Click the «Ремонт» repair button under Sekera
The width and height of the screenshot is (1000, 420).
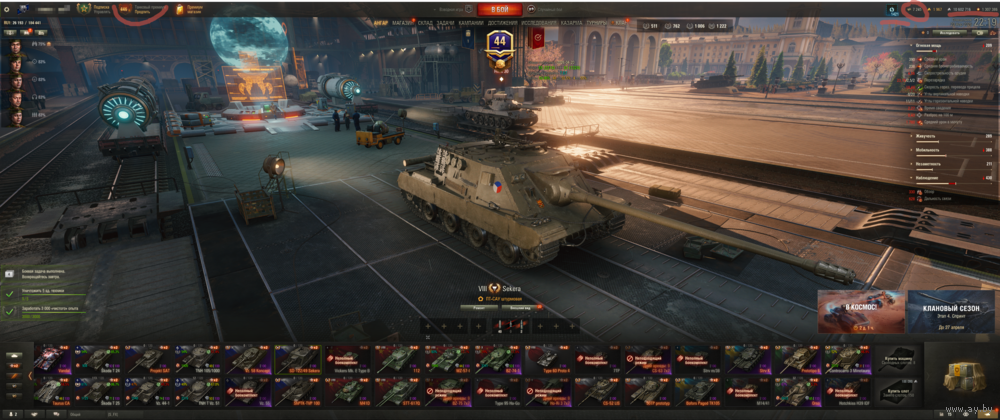coord(480,308)
